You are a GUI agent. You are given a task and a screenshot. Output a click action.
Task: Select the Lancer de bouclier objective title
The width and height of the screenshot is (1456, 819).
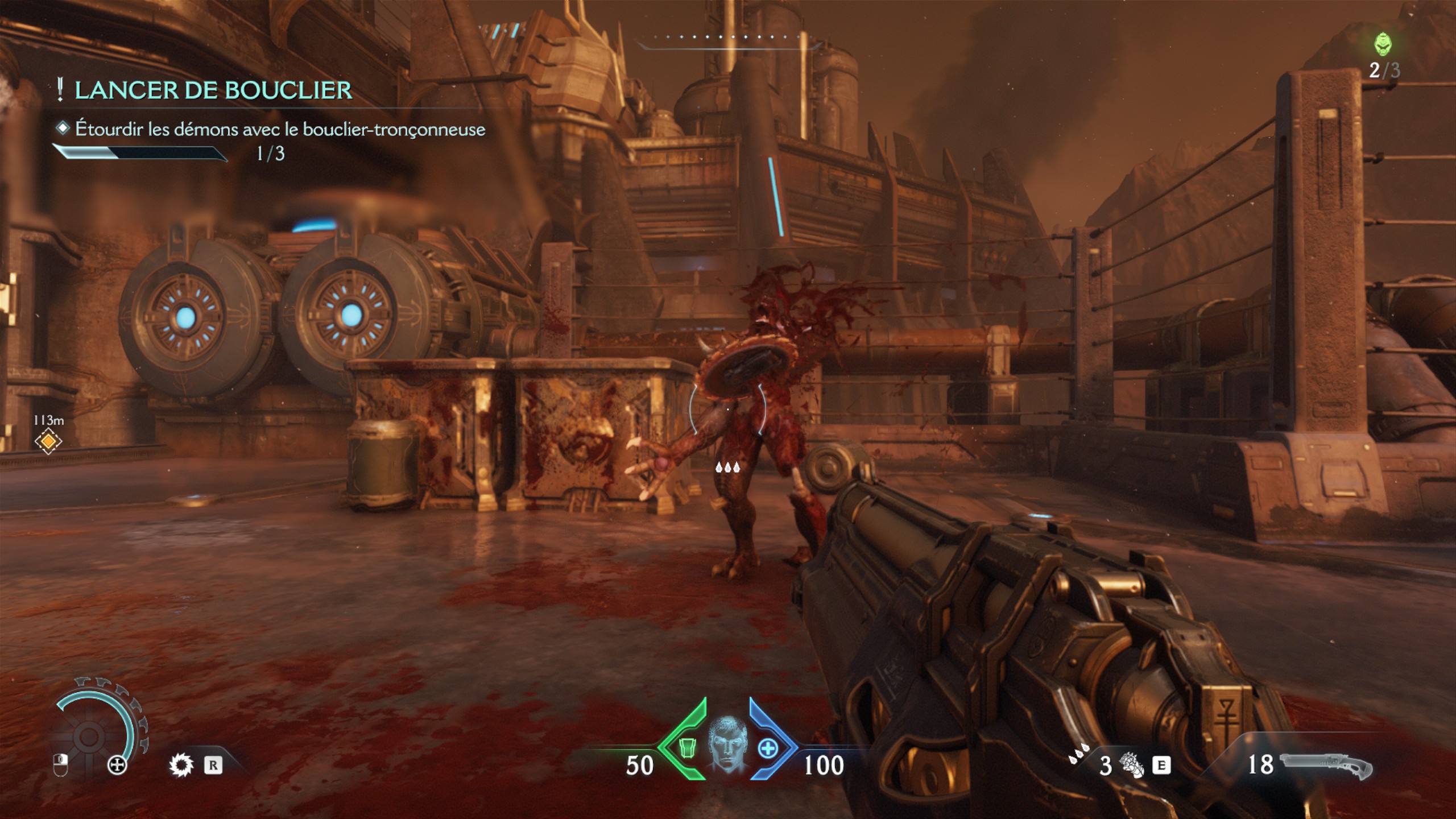[x=213, y=90]
